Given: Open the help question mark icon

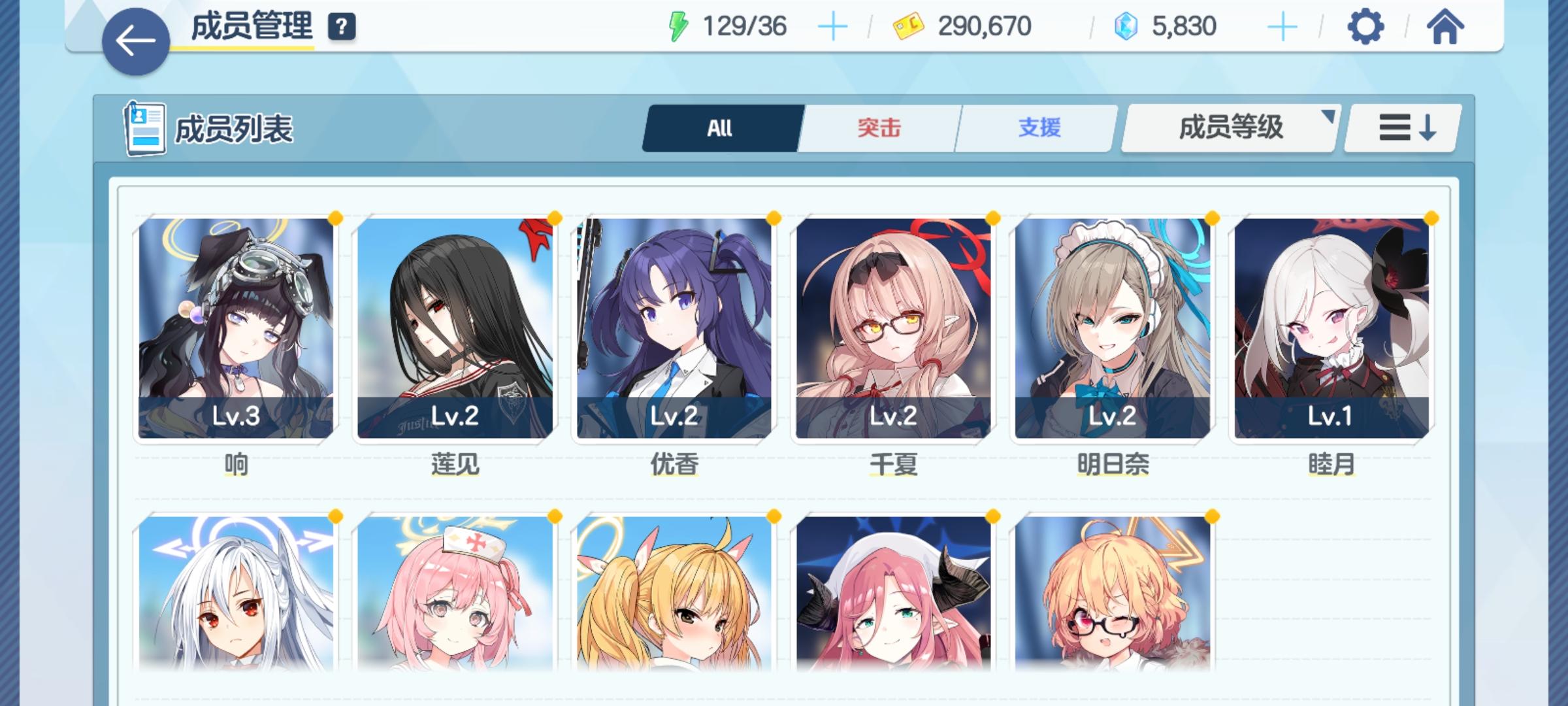Looking at the screenshot, I should [x=342, y=27].
